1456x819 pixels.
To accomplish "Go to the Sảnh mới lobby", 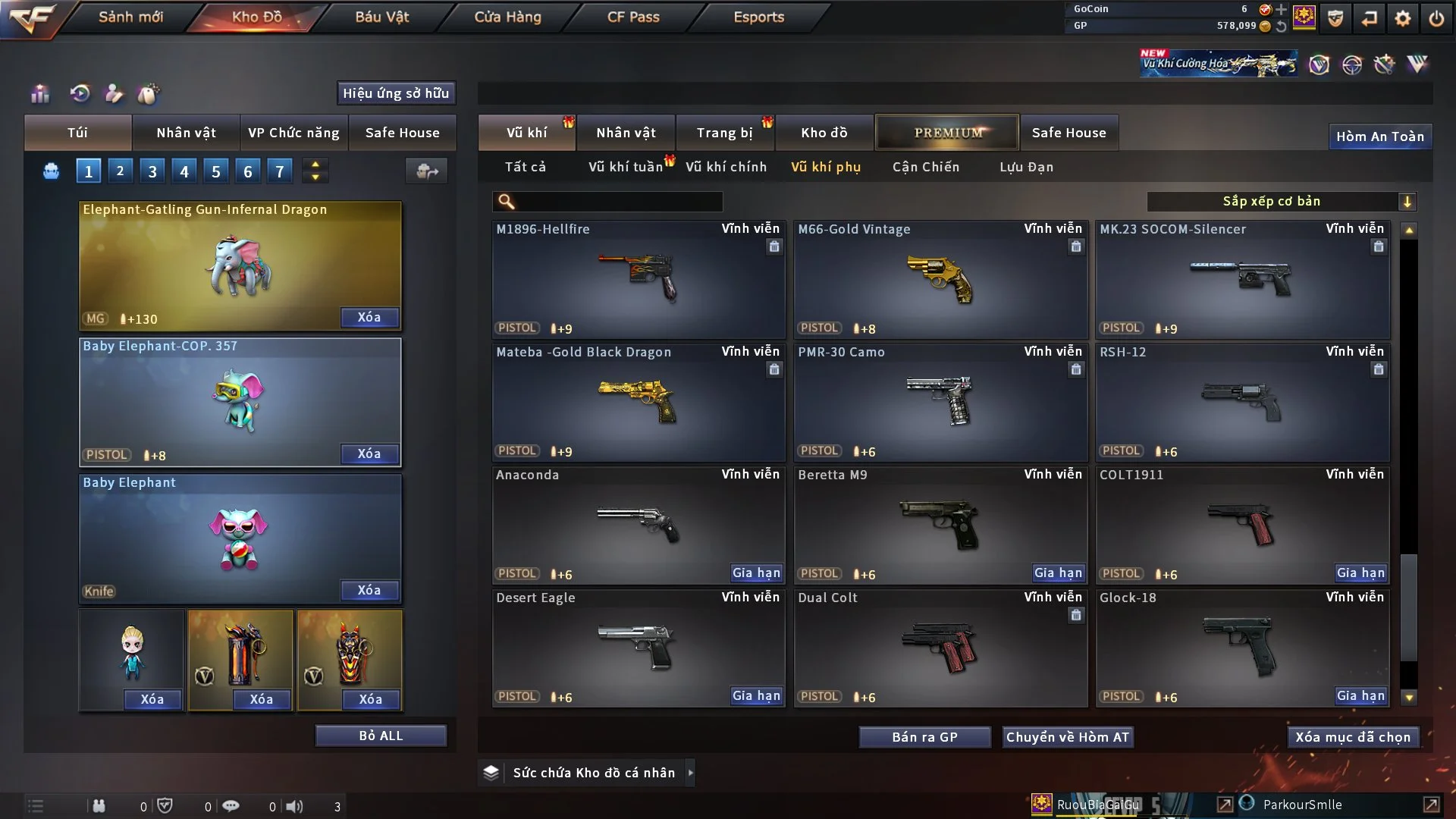I will pyautogui.click(x=130, y=17).
